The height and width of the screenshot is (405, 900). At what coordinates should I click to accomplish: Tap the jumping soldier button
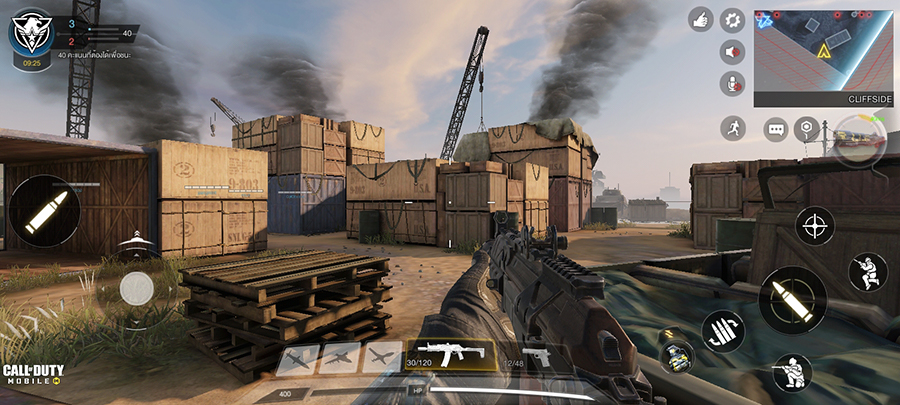[867, 272]
